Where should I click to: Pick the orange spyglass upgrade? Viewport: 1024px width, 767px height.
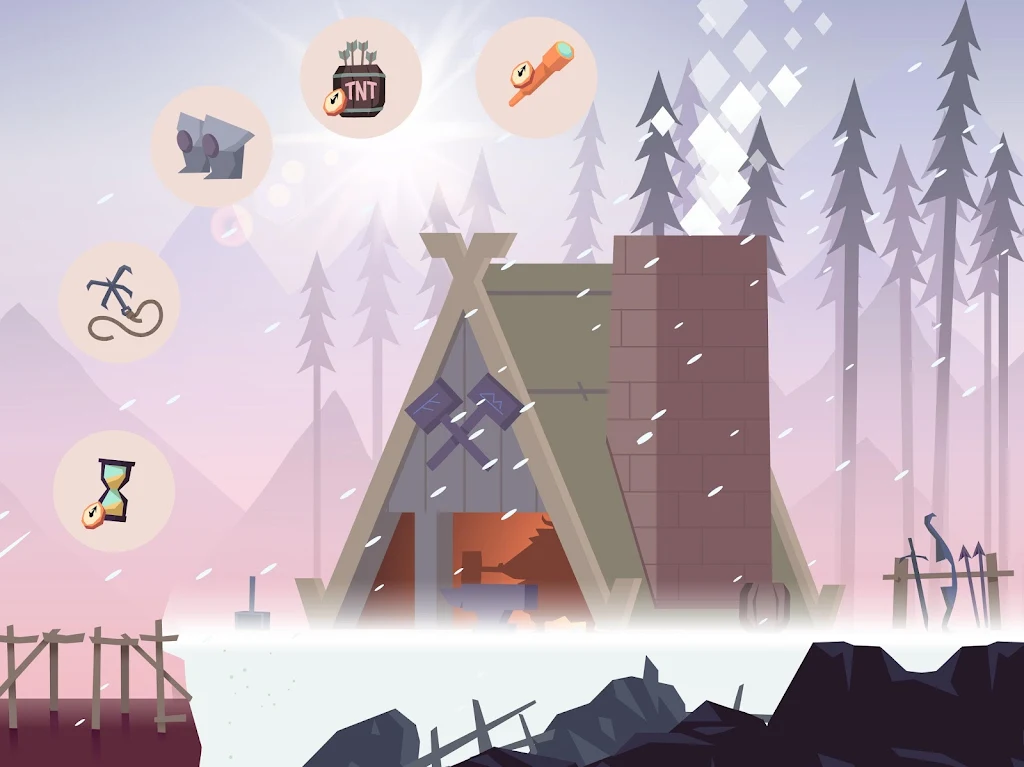(x=536, y=77)
